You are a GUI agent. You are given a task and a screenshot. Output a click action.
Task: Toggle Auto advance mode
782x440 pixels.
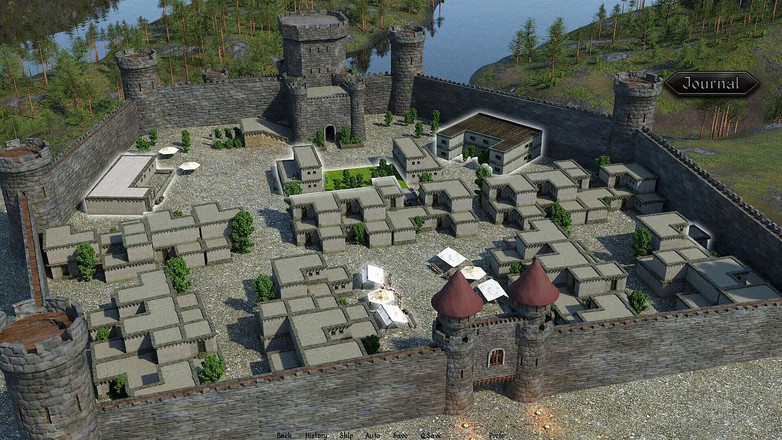click(372, 435)
